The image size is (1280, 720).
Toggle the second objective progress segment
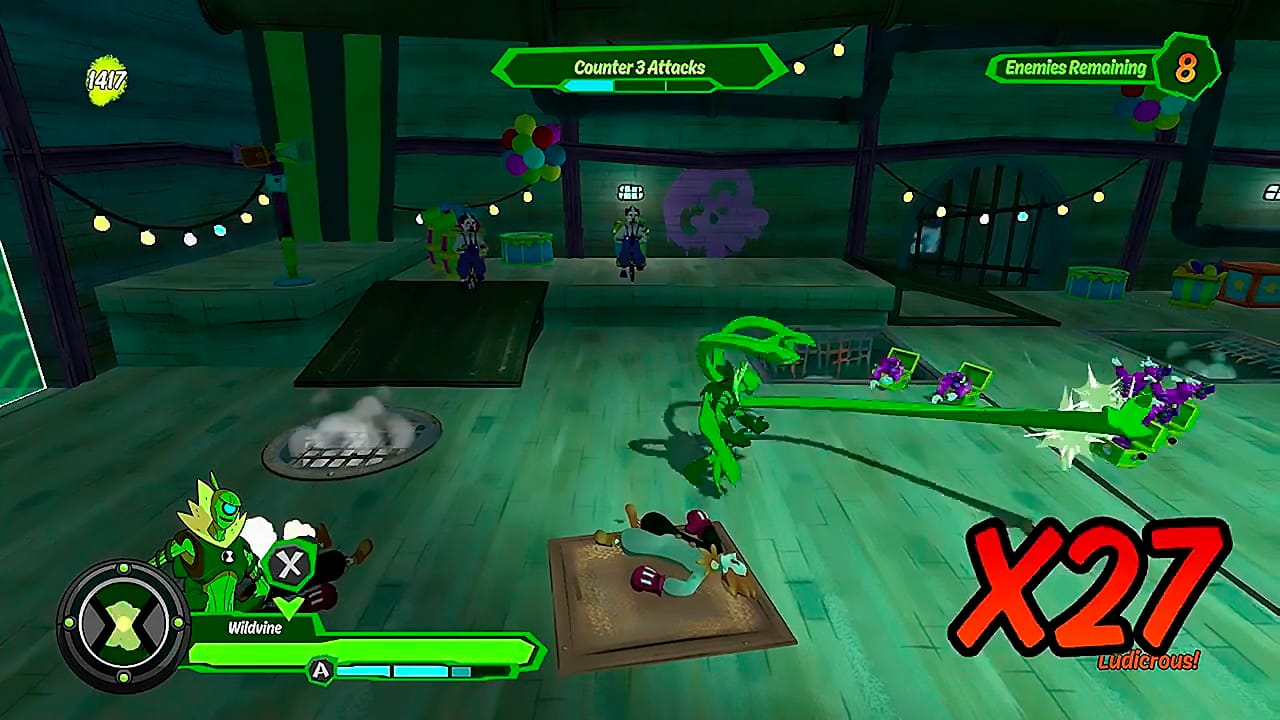tap(638, 87)
